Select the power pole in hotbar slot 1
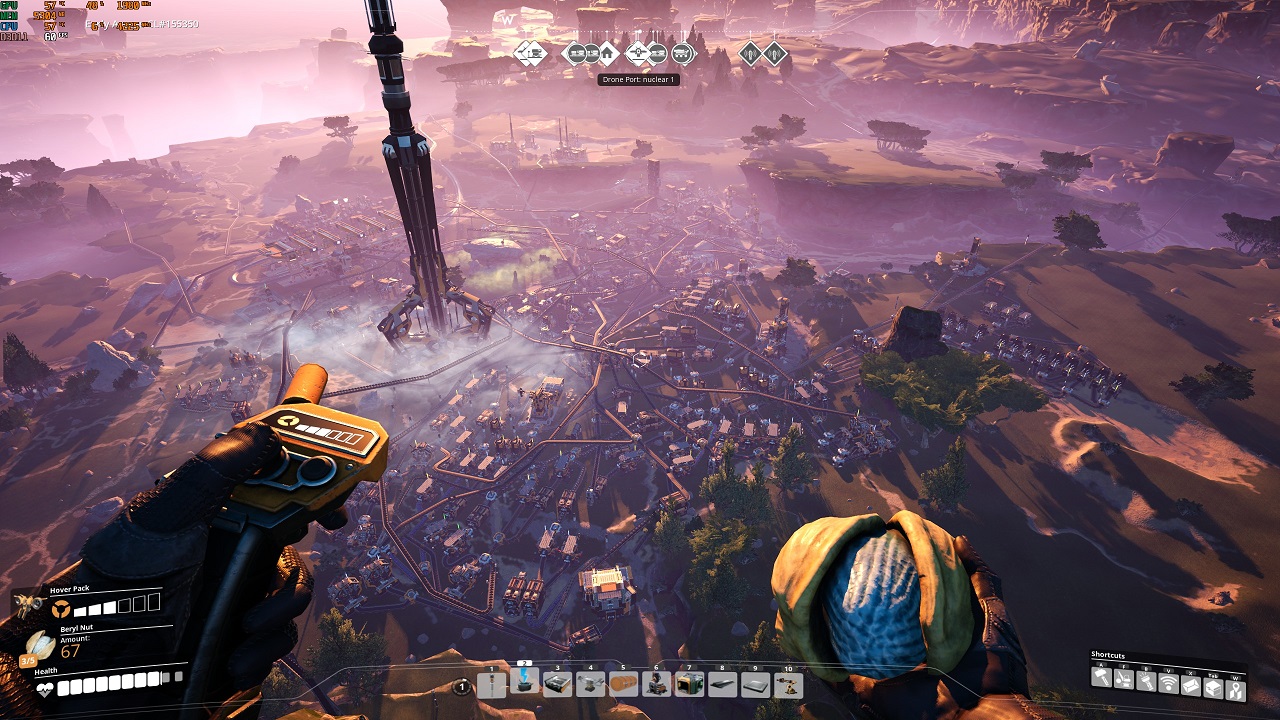This screenshot has width=1280, height=720. pyautogui.click(x=491, y=685)
